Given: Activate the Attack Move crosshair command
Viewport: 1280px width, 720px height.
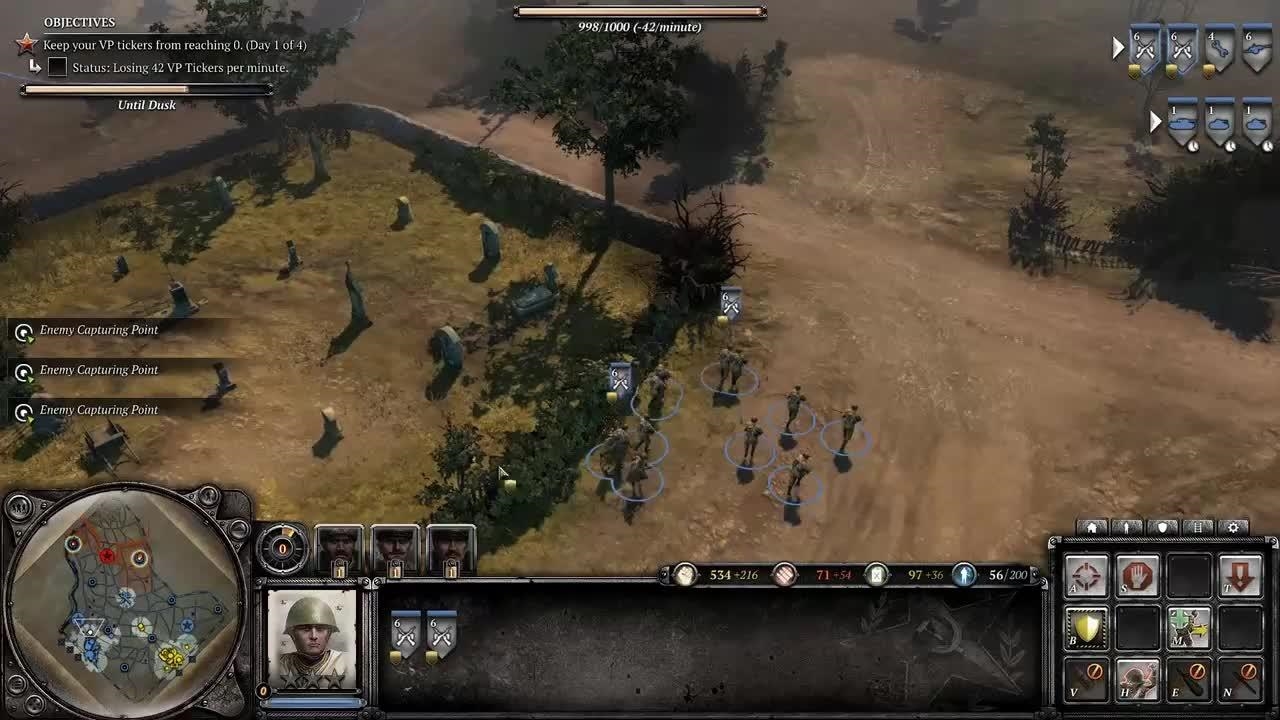Looking at the screenshot, I should click(x=1086, y=577).
